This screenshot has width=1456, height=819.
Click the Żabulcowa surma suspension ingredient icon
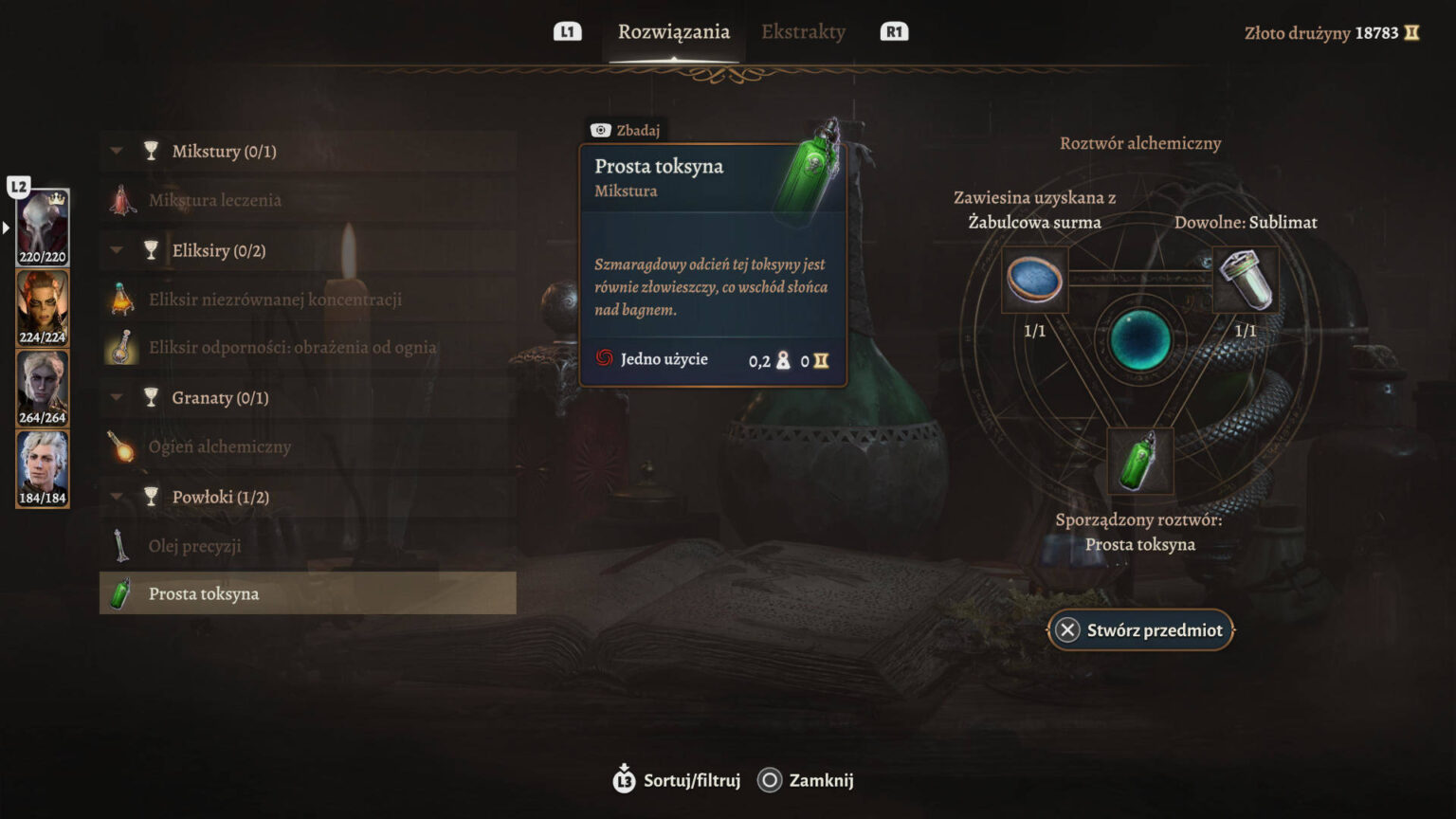click(1033, 278)
